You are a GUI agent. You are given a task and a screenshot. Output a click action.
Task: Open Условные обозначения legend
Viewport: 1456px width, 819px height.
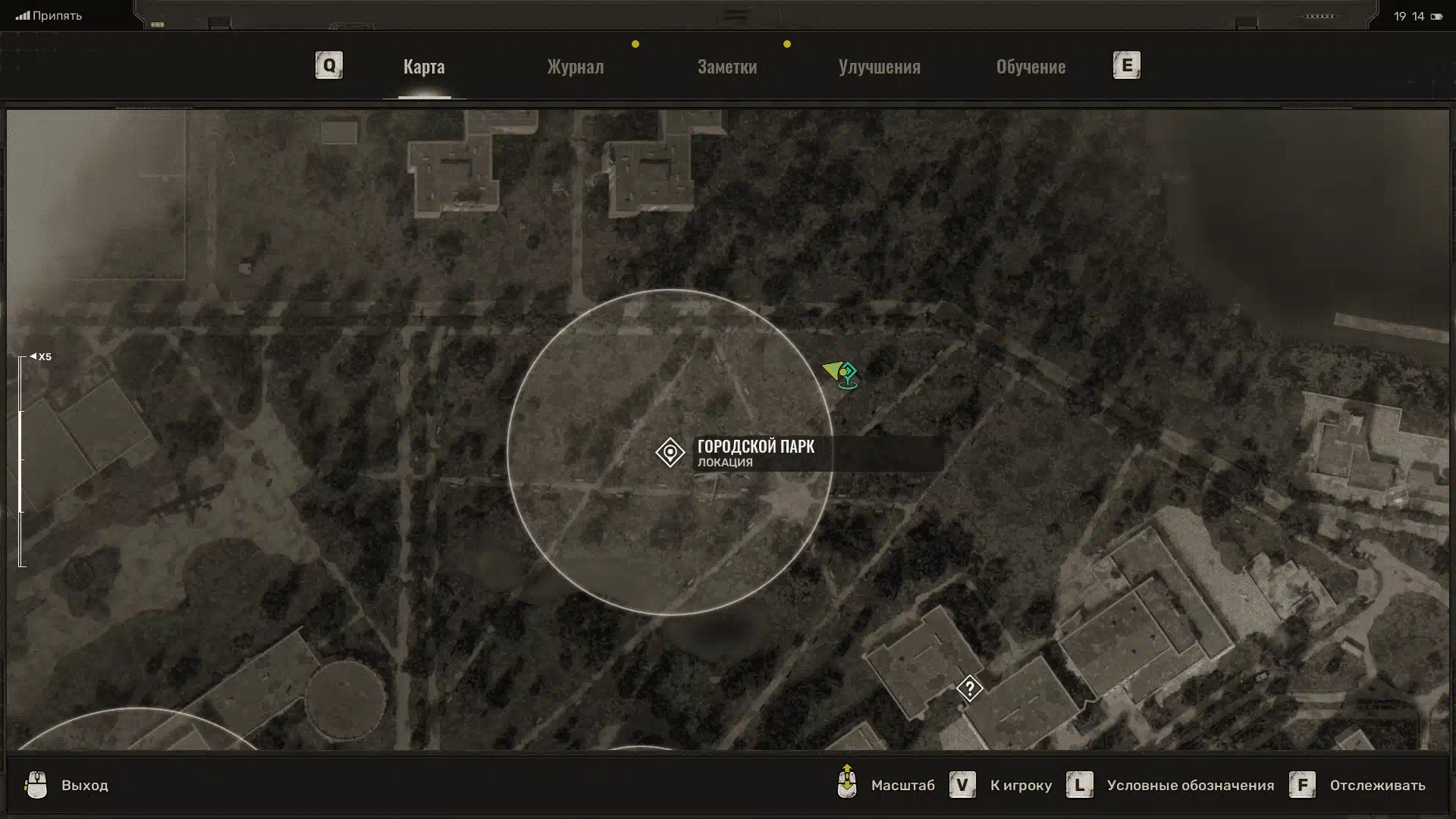click(x=1189, y=786)
